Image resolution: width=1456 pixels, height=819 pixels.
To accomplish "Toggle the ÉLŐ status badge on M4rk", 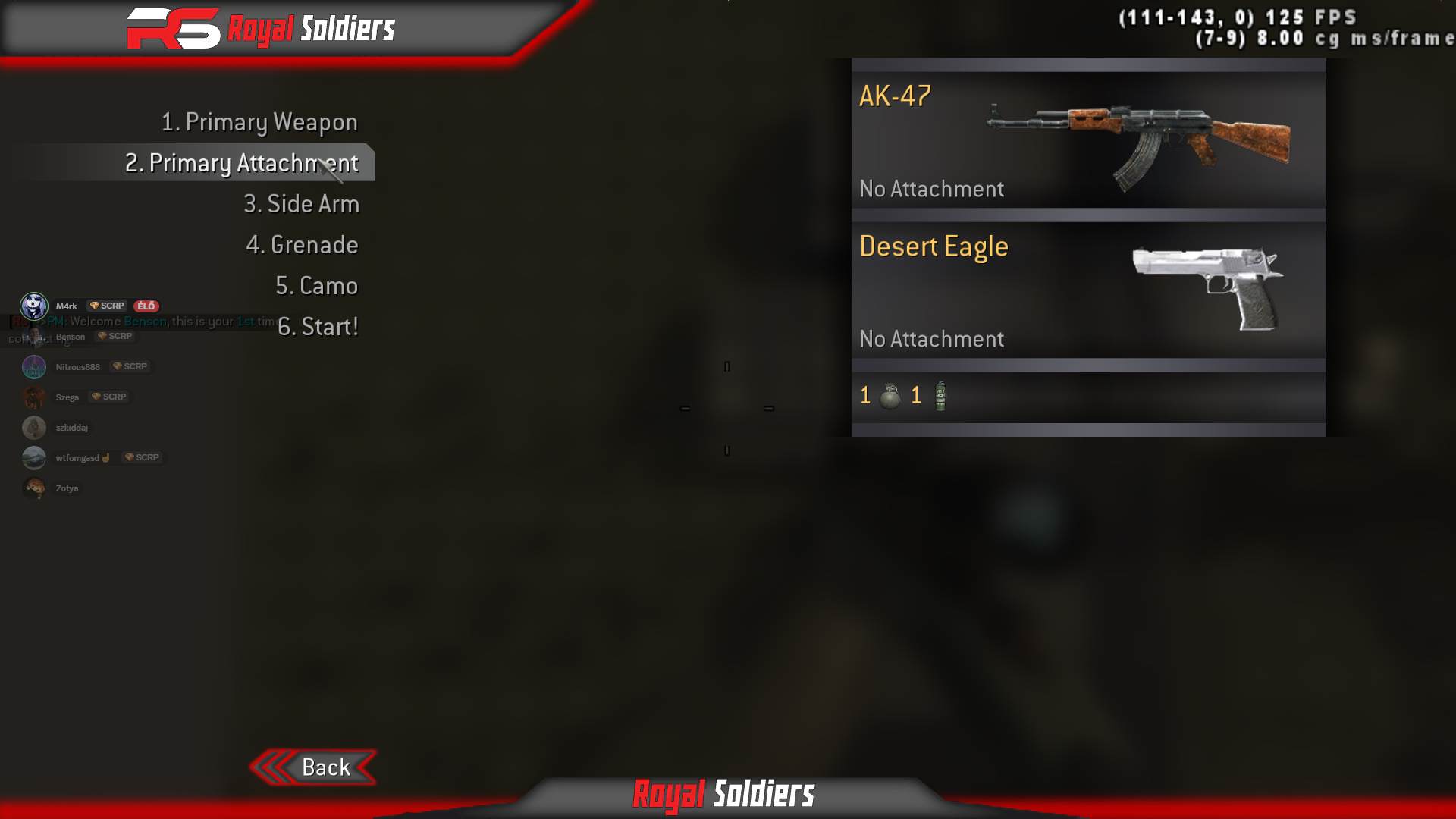I will [x=146, y=306].
